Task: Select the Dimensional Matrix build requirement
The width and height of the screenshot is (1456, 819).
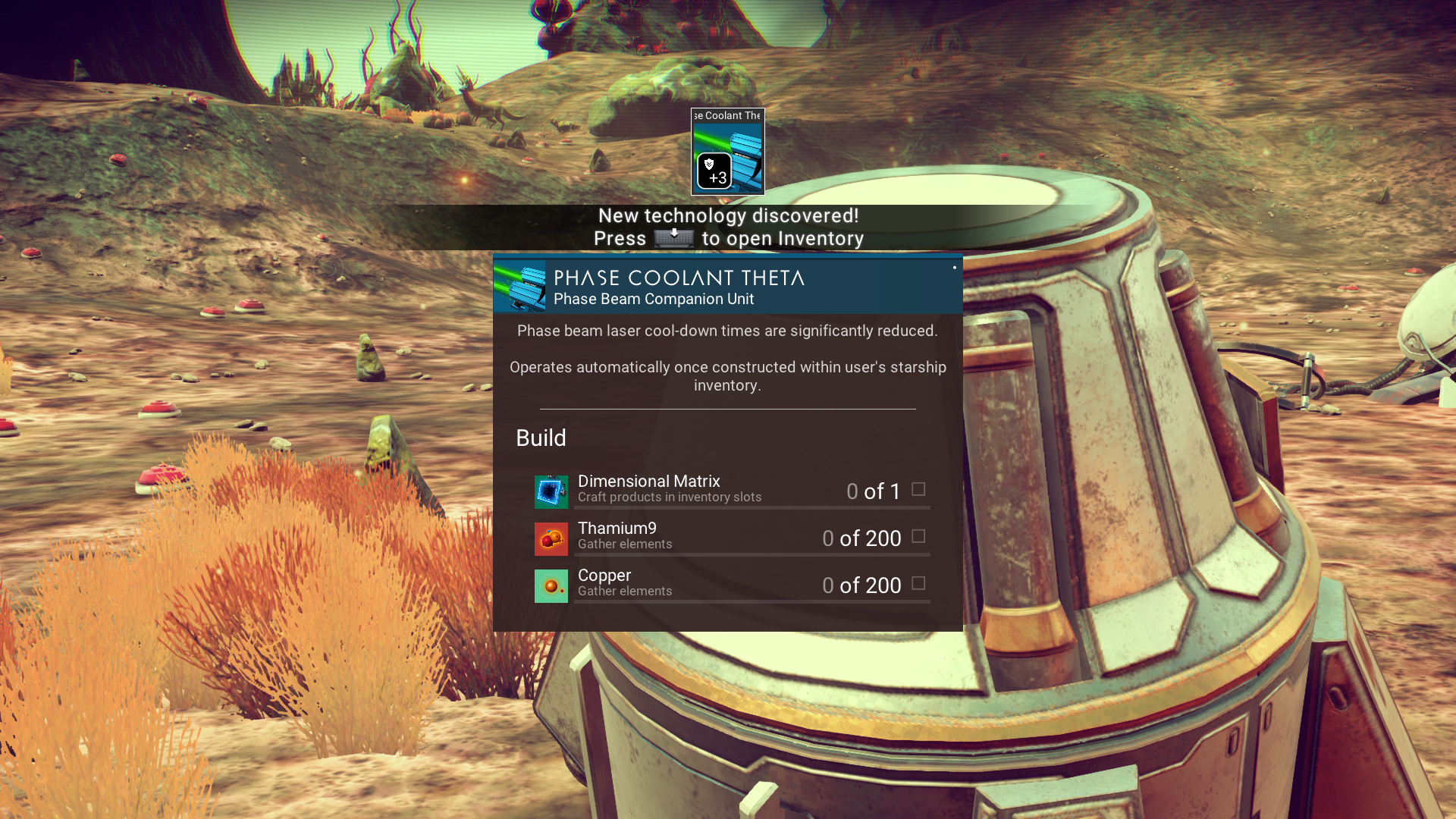Action: (731, 491)
